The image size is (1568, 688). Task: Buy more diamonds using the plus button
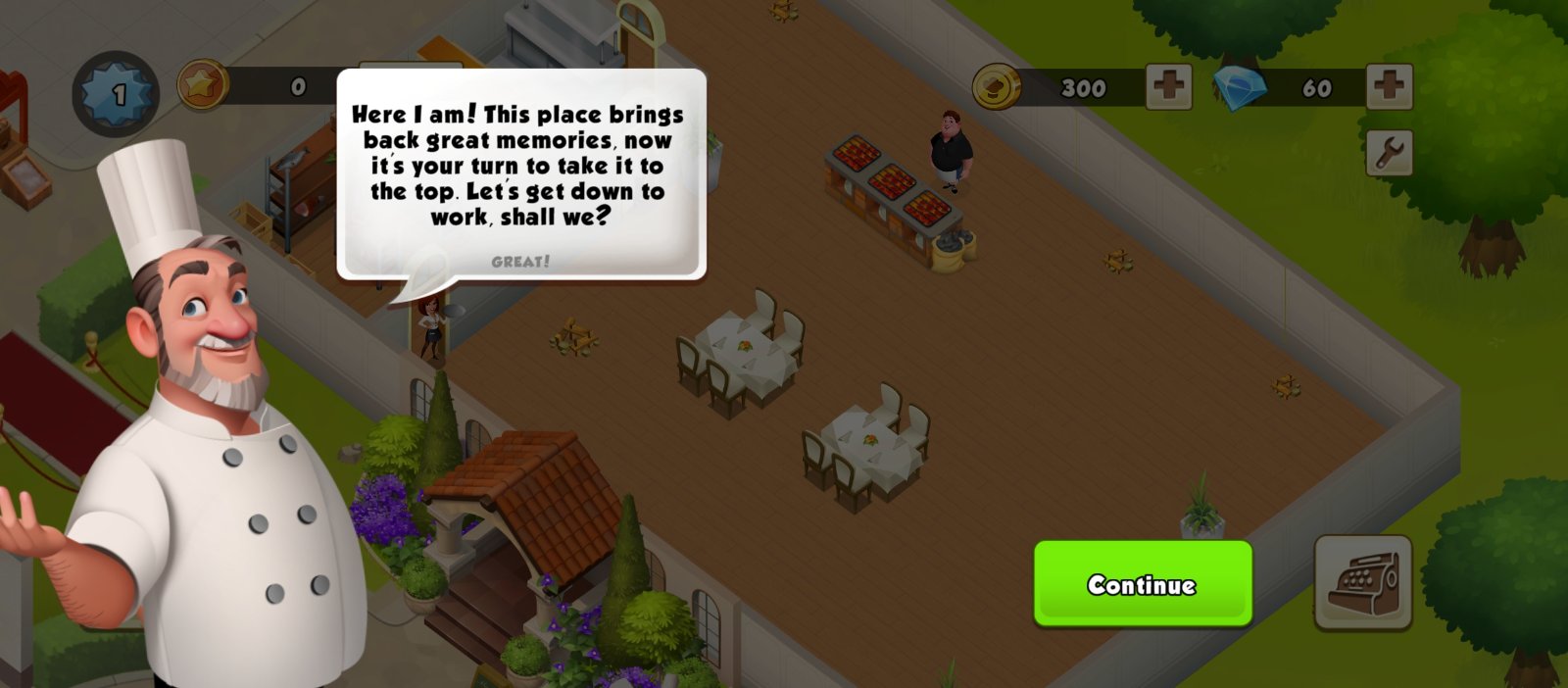[1389, 87]
